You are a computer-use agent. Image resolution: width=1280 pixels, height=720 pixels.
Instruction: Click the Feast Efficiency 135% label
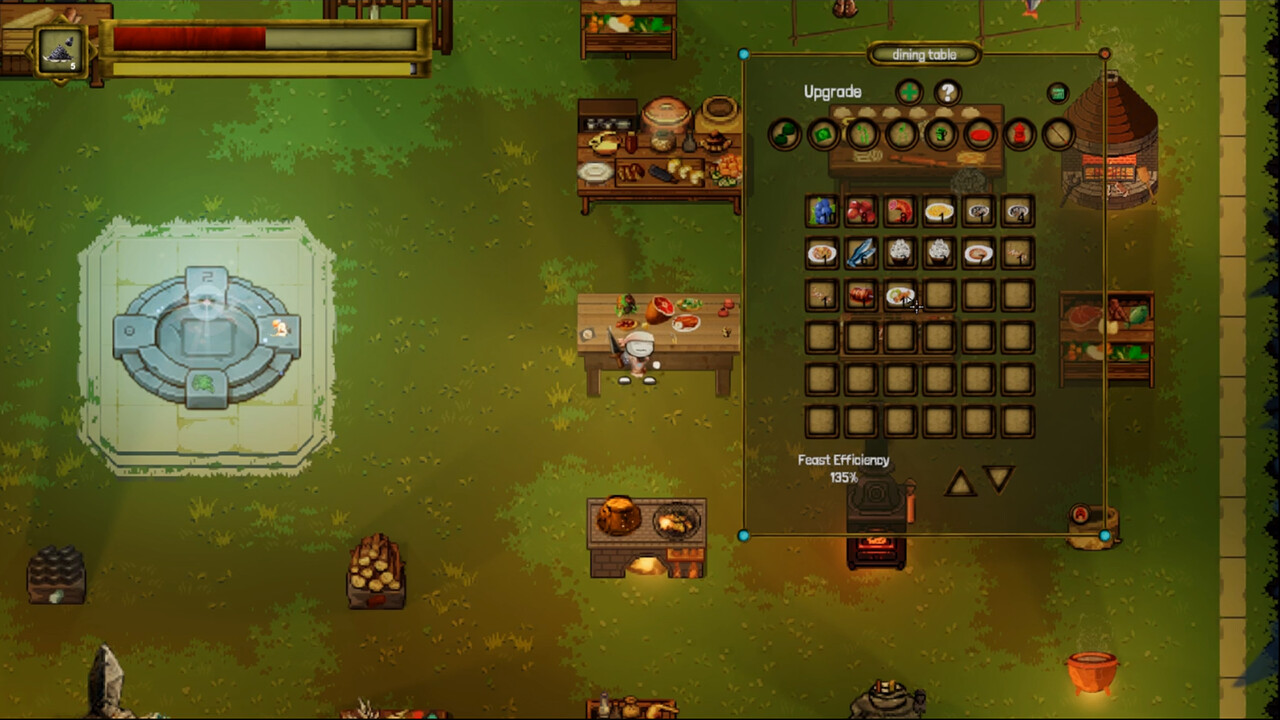tap(842, 466)
